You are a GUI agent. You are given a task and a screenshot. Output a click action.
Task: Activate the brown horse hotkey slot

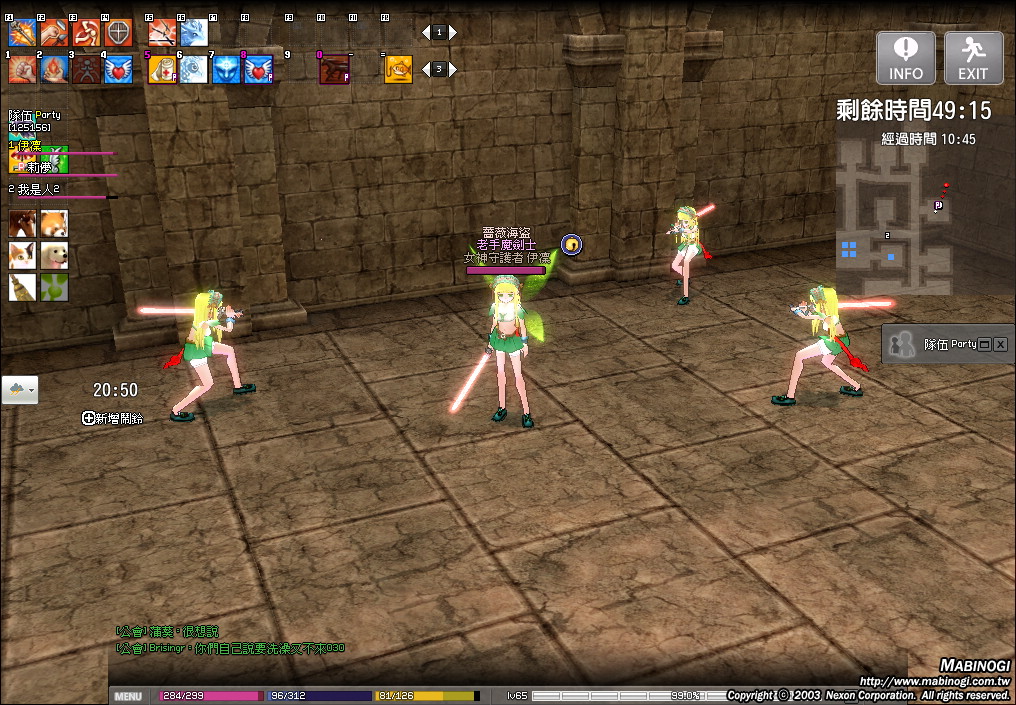tap(334, 69)
